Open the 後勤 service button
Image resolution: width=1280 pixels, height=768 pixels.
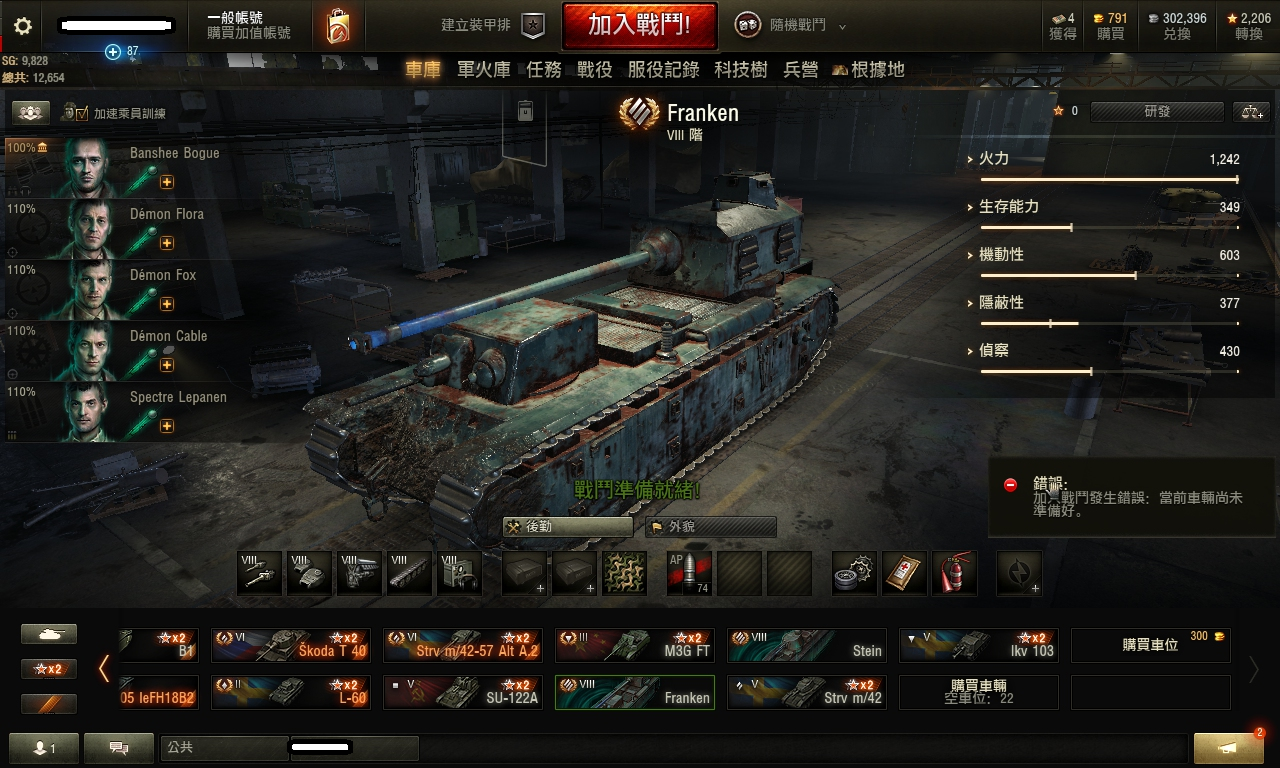567,527
